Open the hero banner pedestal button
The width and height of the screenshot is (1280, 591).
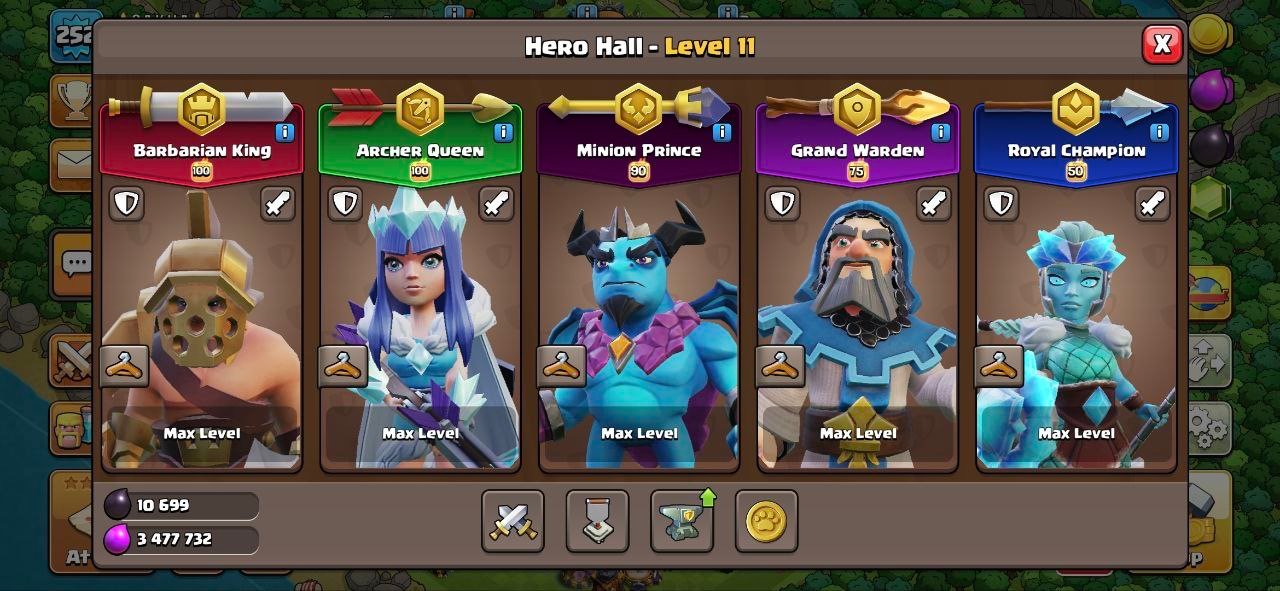click(x=597, y=521)
